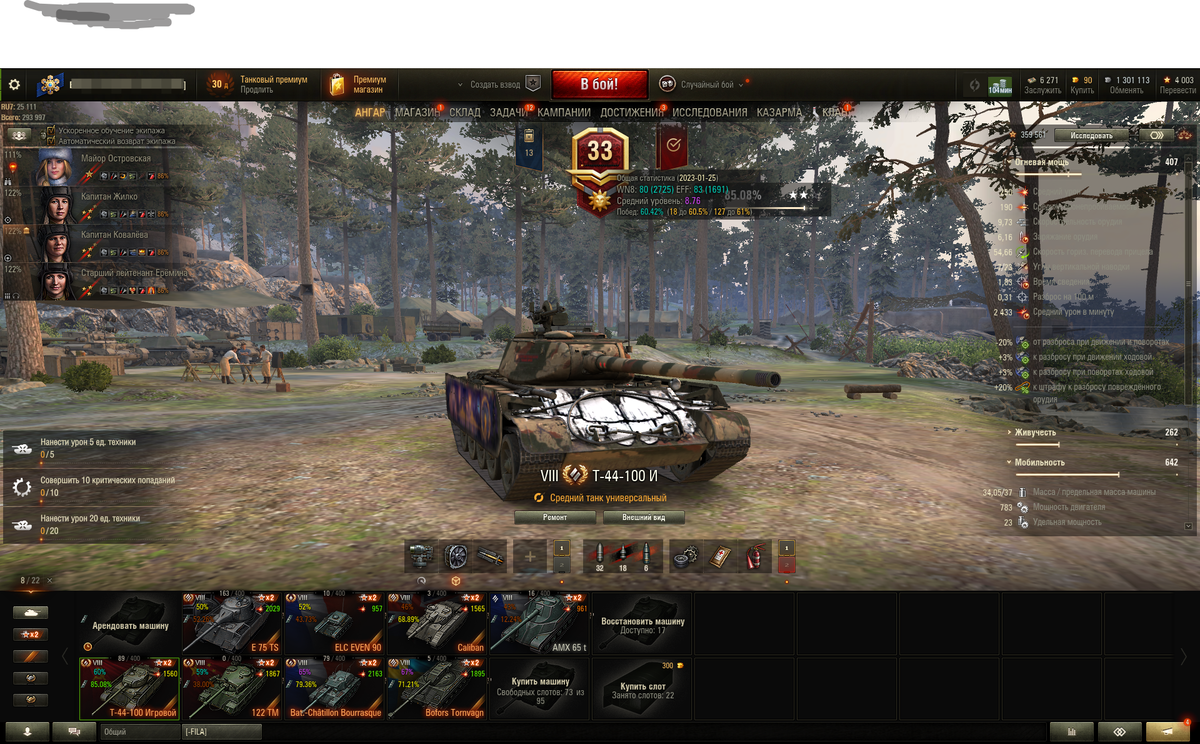Open the settings gear menu
This screenshot has width=1200, height=744.
14,85
